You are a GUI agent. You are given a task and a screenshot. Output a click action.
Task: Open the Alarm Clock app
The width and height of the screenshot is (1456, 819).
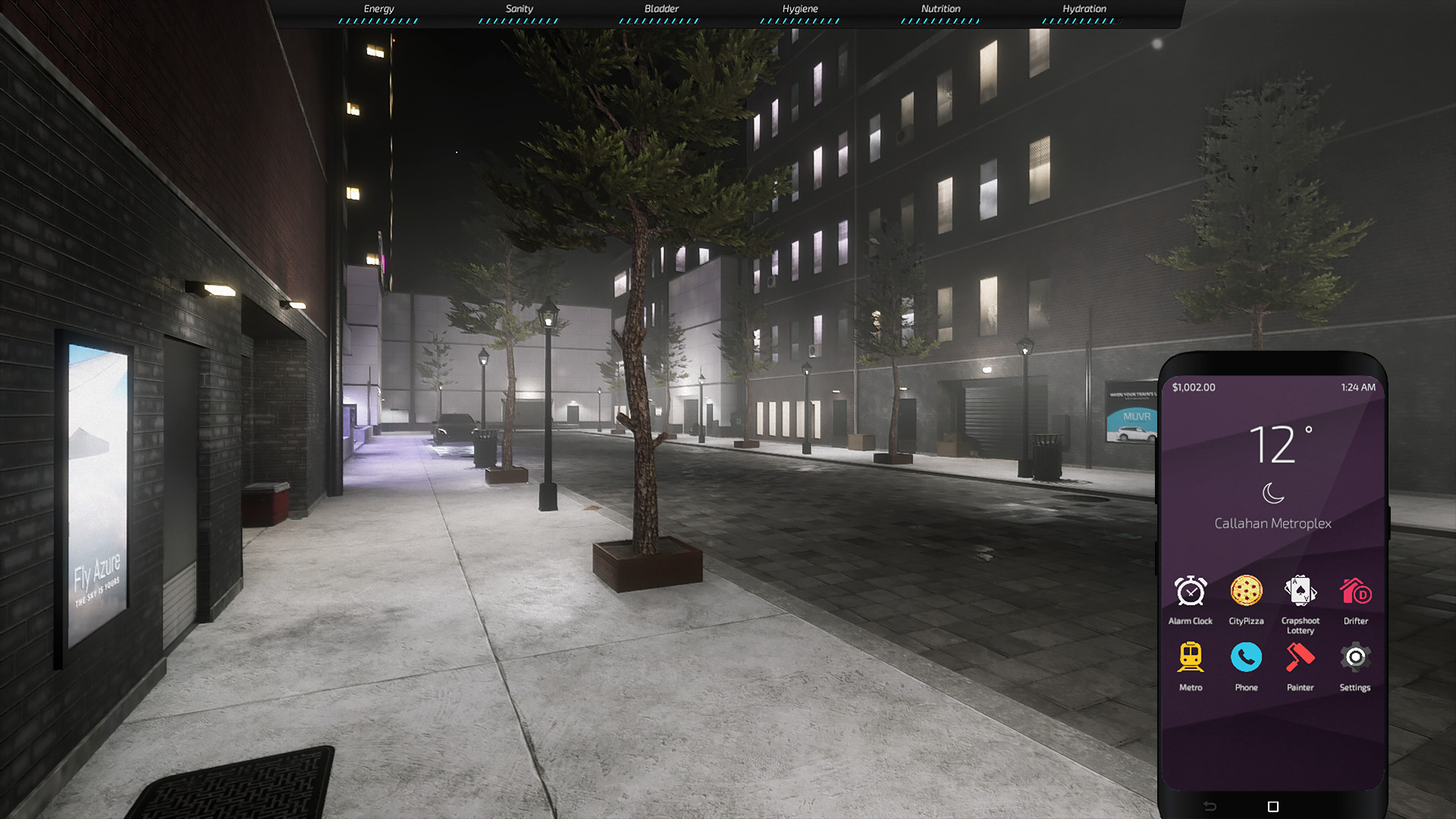point(1191,598)
